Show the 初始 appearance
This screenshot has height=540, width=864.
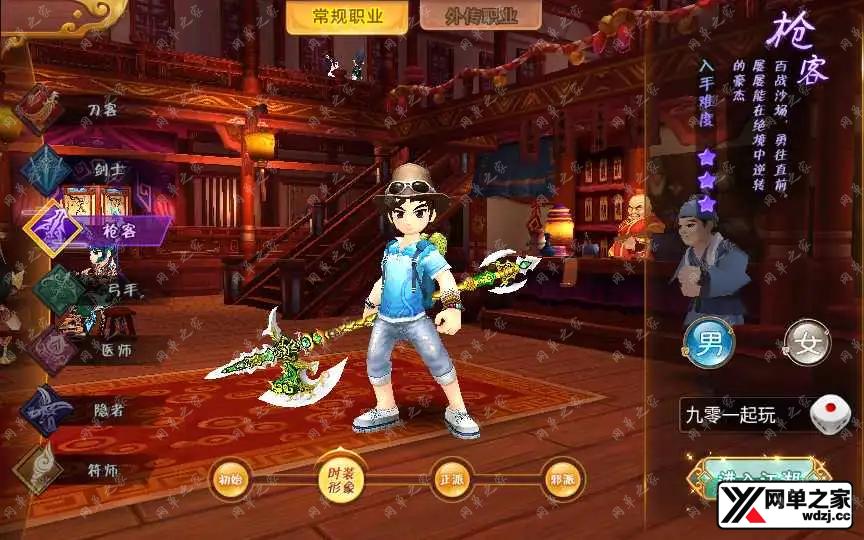point(229,478)
